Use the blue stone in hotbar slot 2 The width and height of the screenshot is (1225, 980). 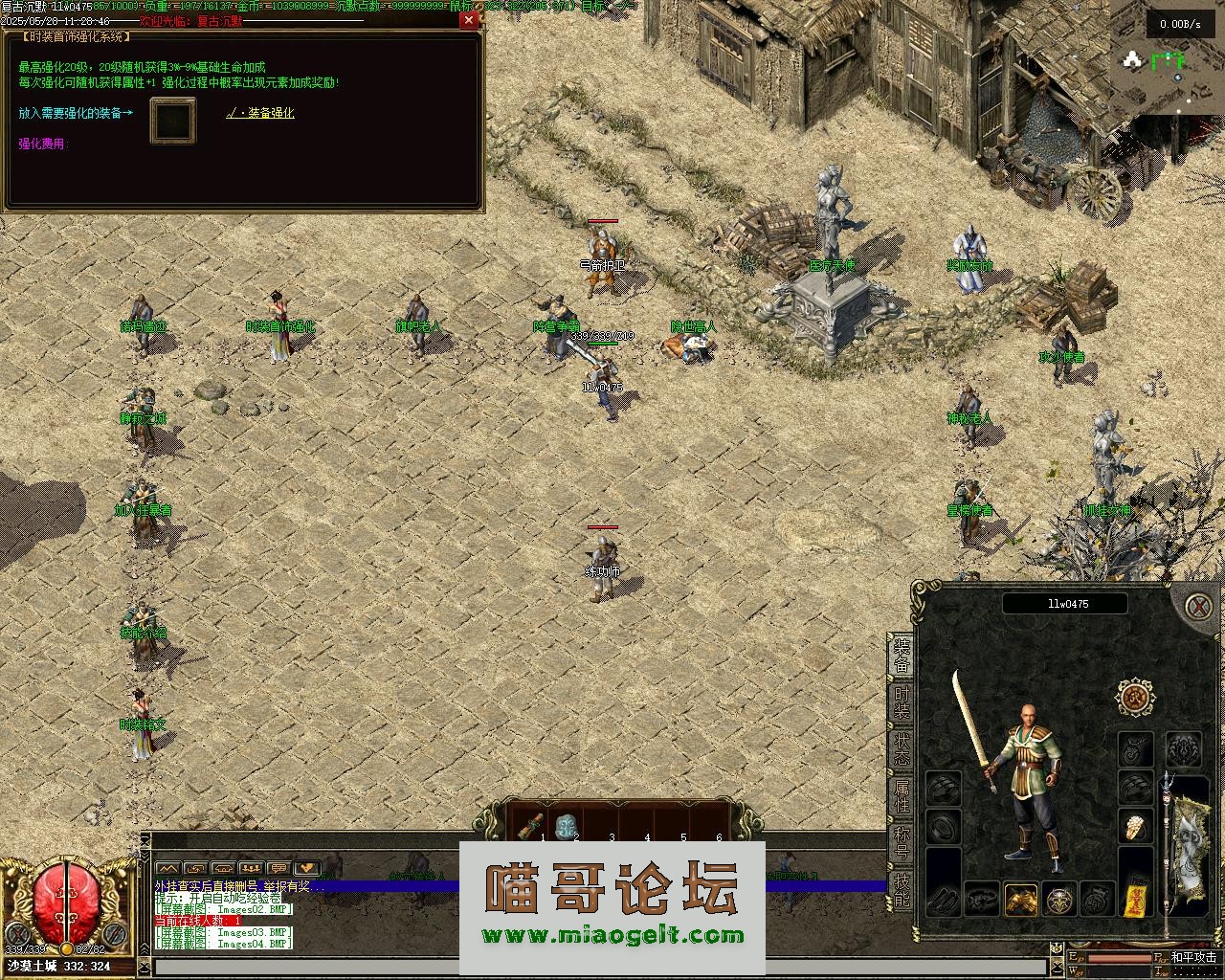click(x=567, y=825)
